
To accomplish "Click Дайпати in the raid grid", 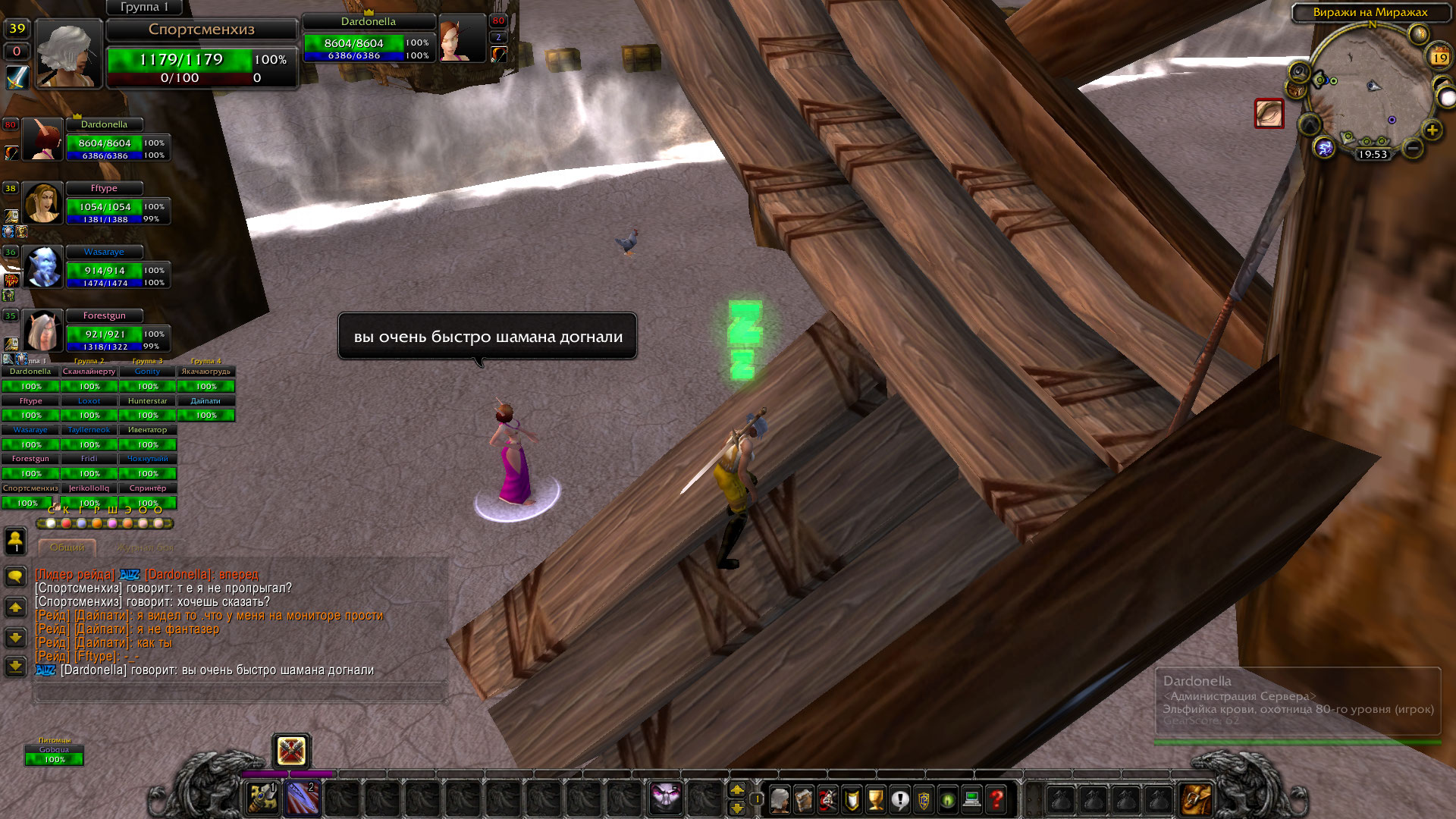I will (x=206, y=401).
